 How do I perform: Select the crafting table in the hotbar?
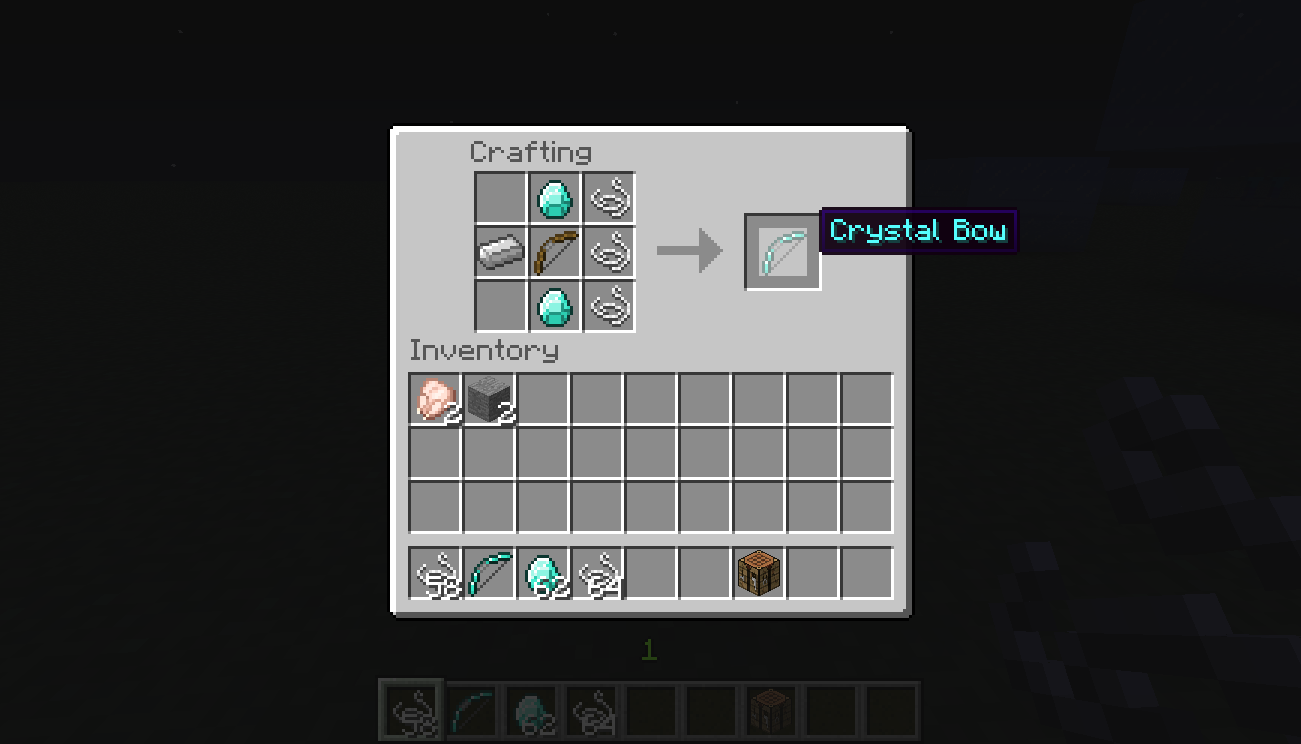(759, 571)
